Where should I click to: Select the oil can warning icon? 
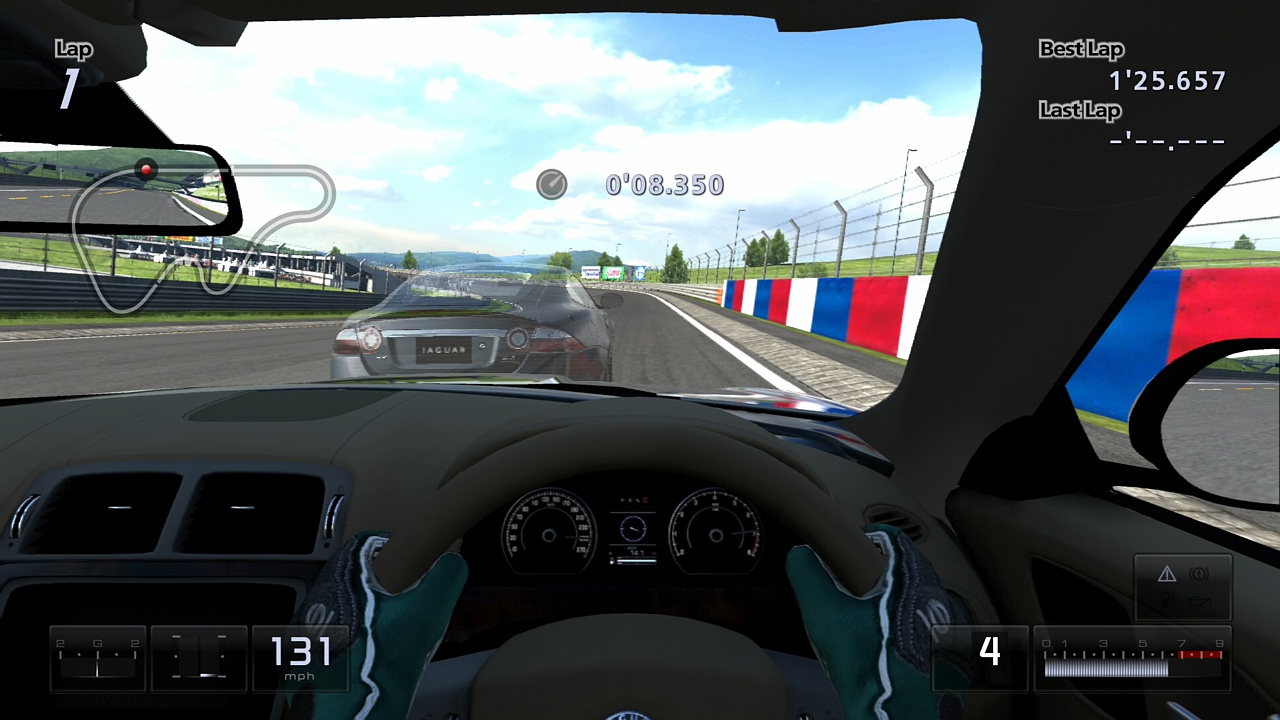point(1198,599)
